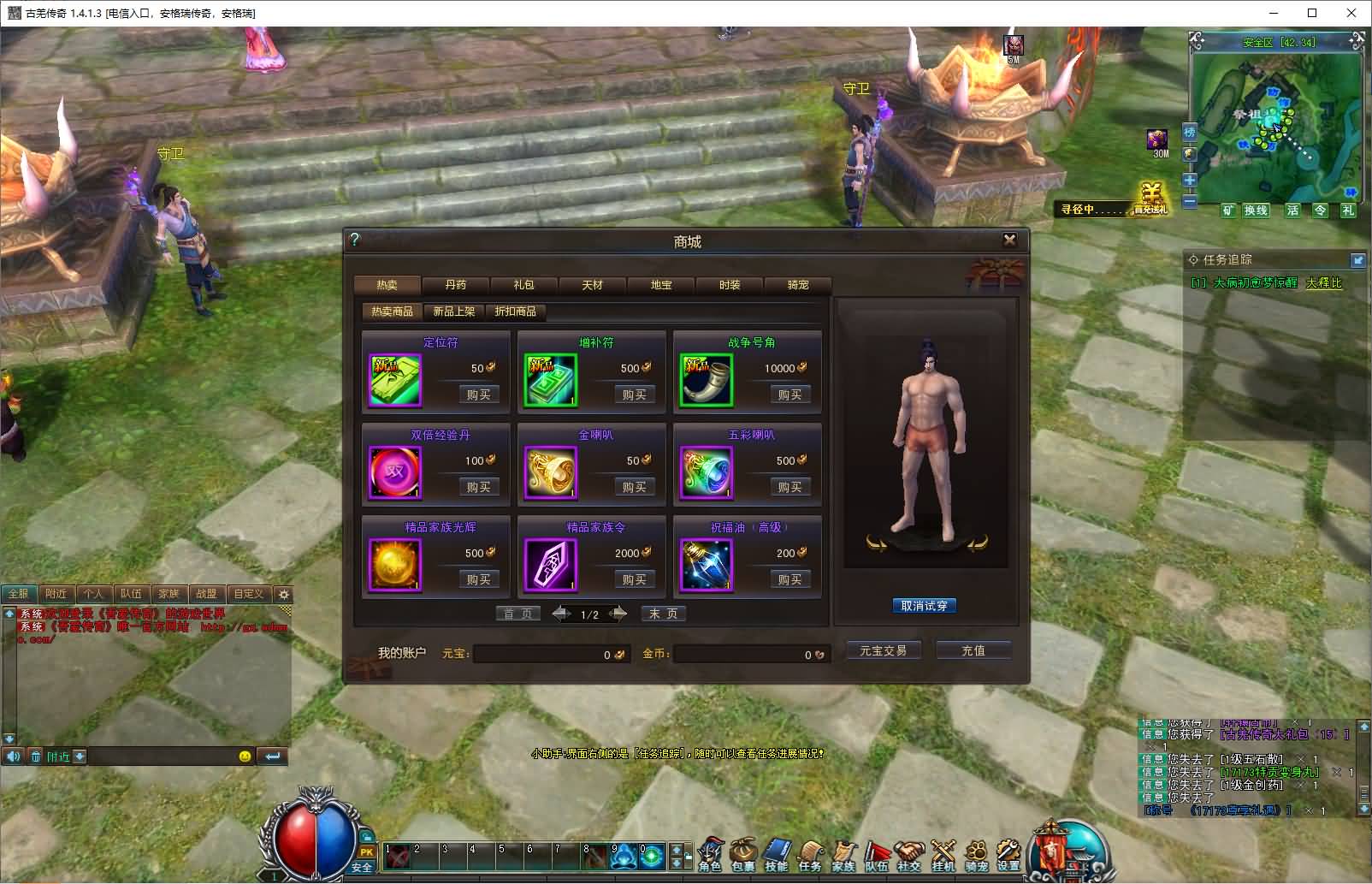Select the 时装 fashion tab
This screenshot has width=1372, height=884.
click(730, 285)
